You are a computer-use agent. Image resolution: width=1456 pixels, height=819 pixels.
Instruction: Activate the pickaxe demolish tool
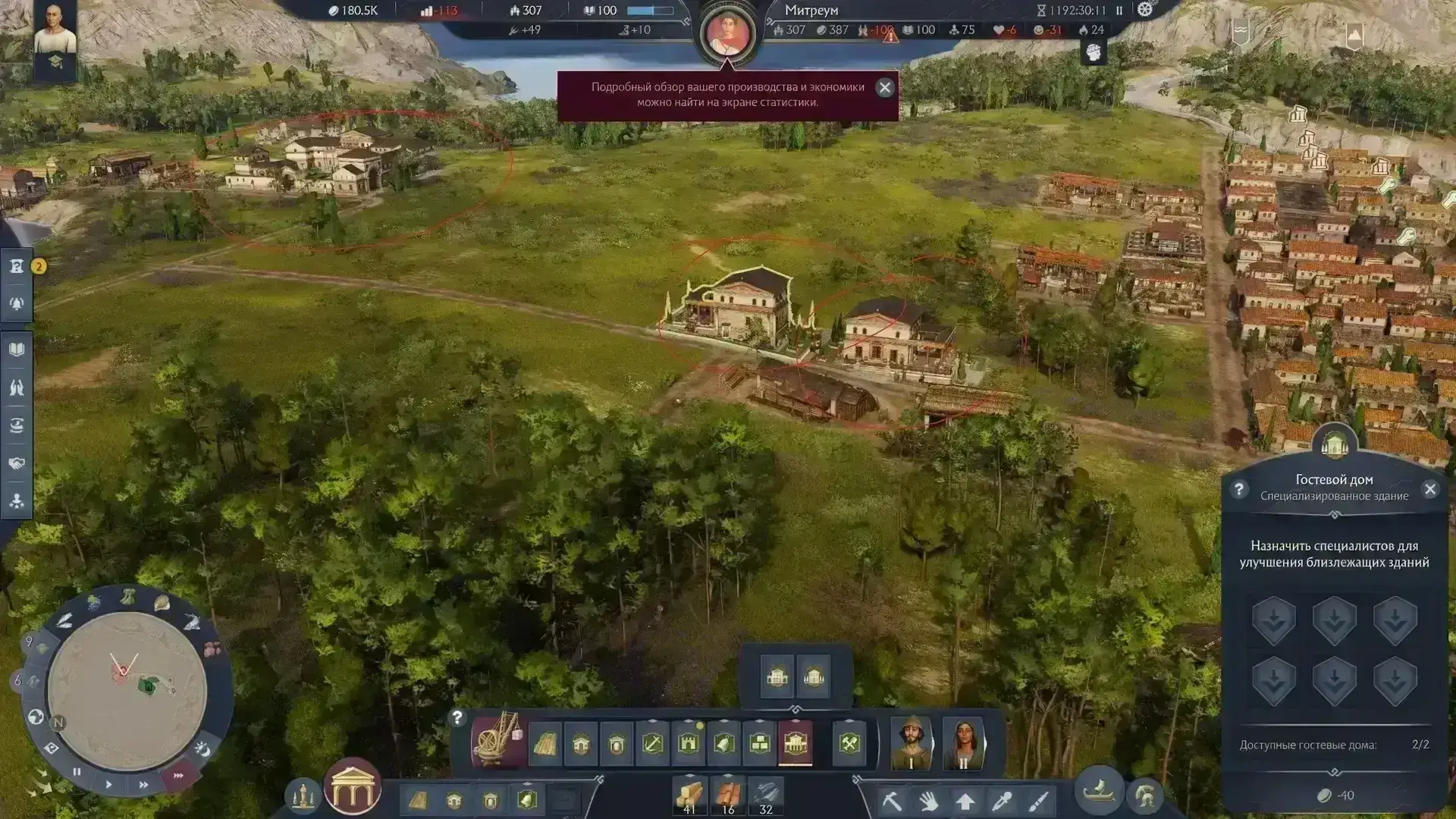(892, 801)
